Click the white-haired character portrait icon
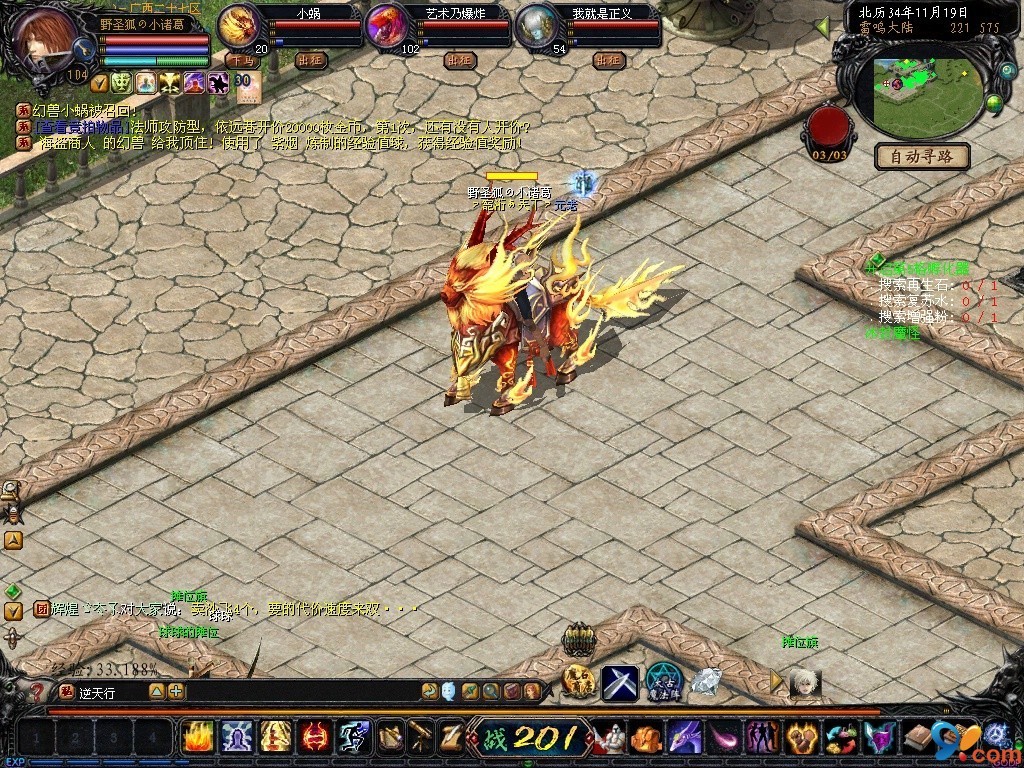This screenshot has width=1024, height=768. pyautogui.click(x=804, y=682)
